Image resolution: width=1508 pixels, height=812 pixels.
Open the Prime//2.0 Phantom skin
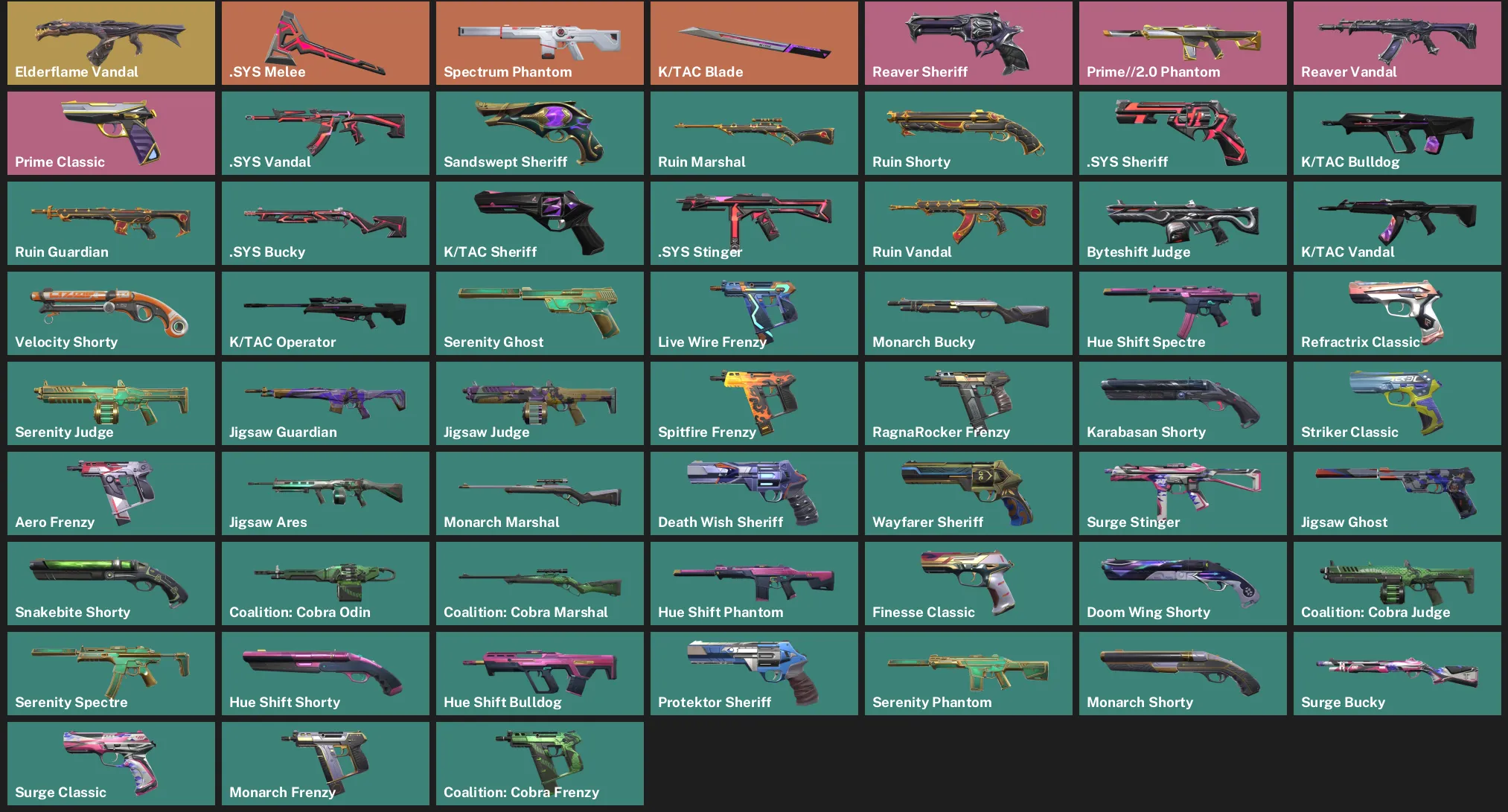(1182, 42)
